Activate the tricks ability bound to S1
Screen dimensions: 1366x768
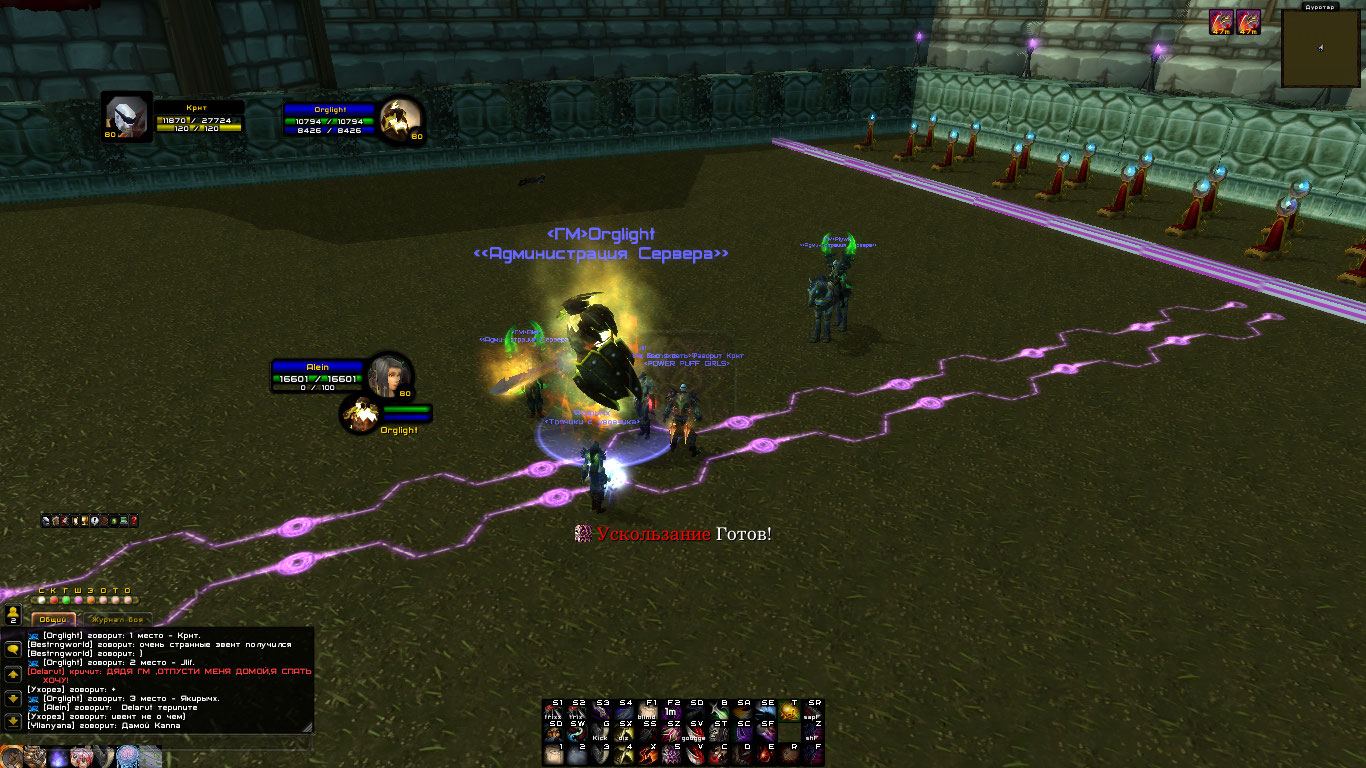click(x=554, y=710)
